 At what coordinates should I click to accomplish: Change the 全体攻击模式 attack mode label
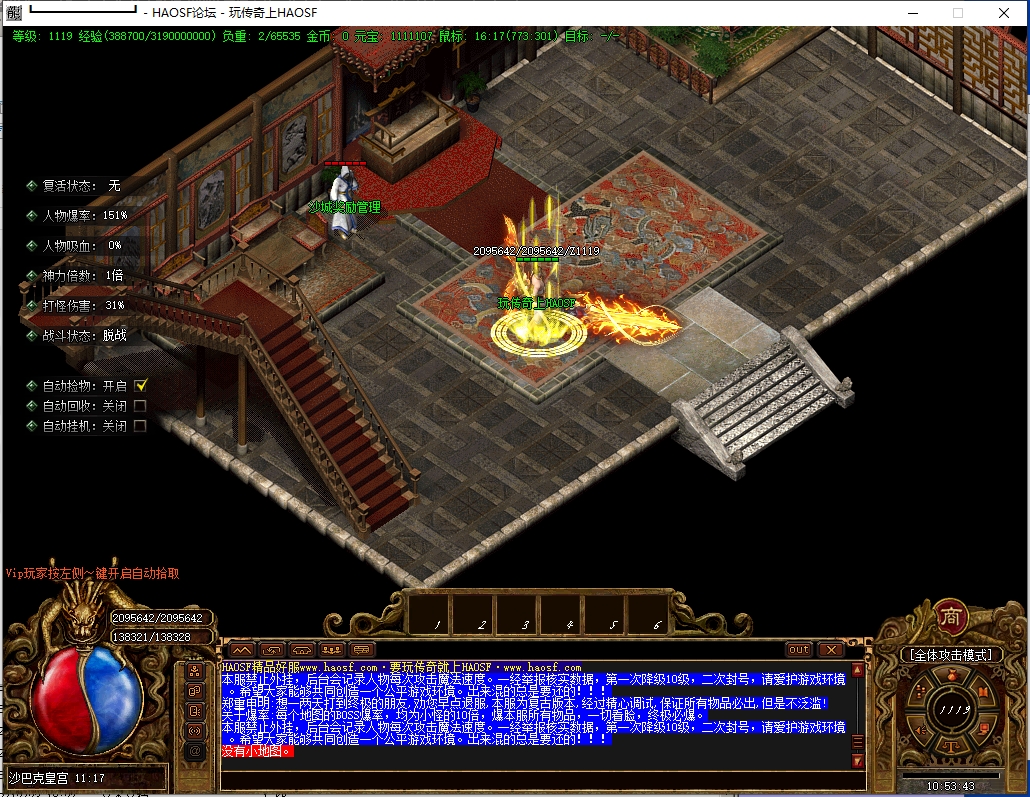click(950, 655)
